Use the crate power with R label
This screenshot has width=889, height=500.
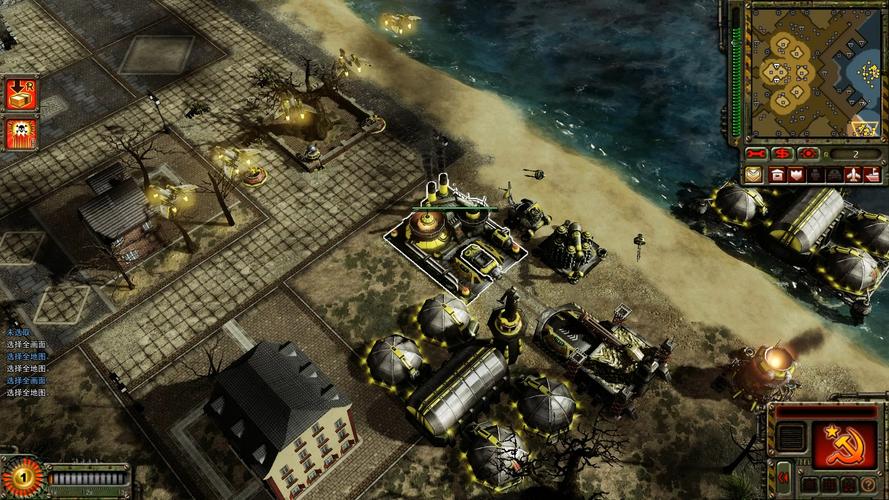(21, 94)
